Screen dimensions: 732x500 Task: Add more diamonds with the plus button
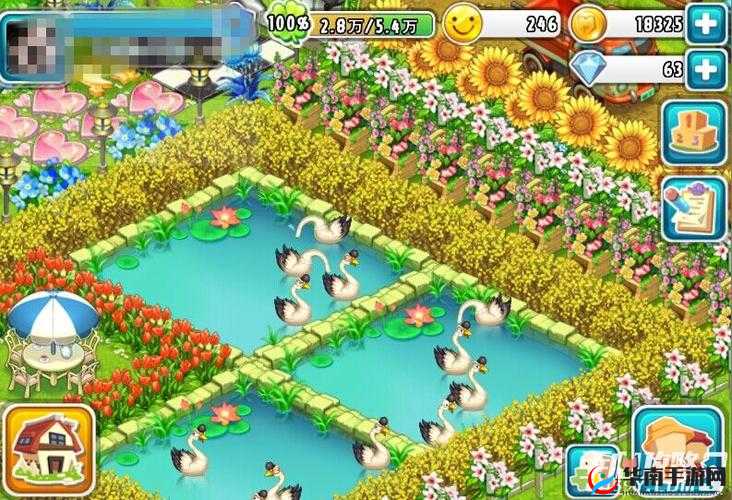(x=707, y=68)
